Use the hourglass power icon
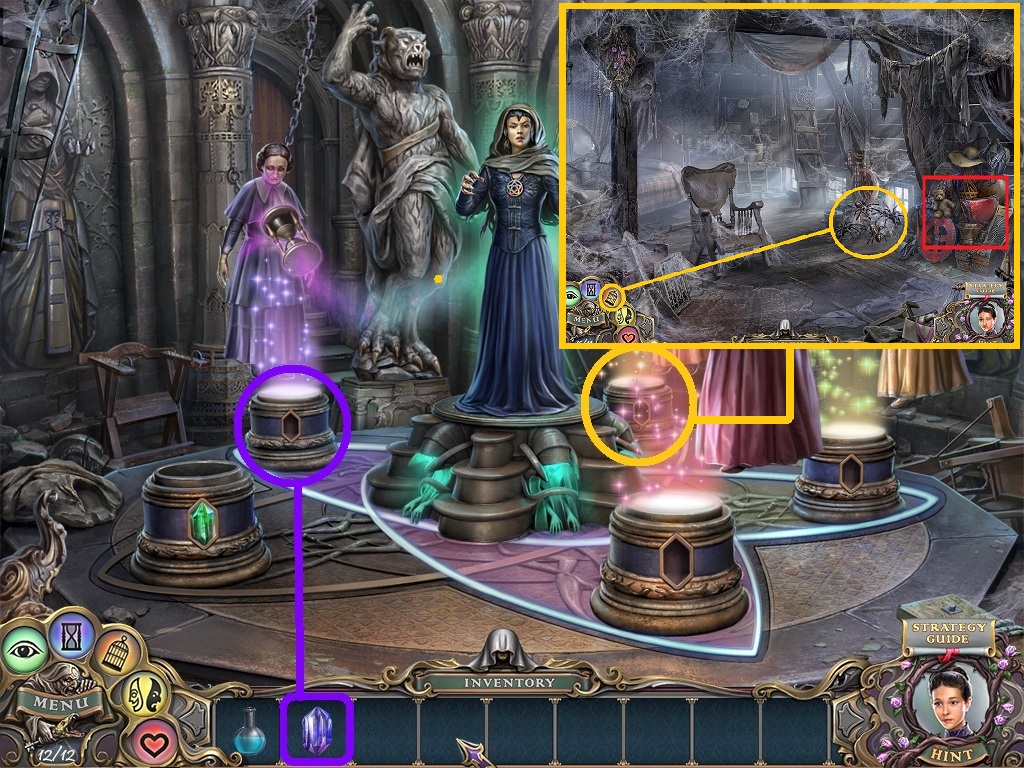Image resolution: width=1024 pixels, height=768 pixels. tap(72, 632)
